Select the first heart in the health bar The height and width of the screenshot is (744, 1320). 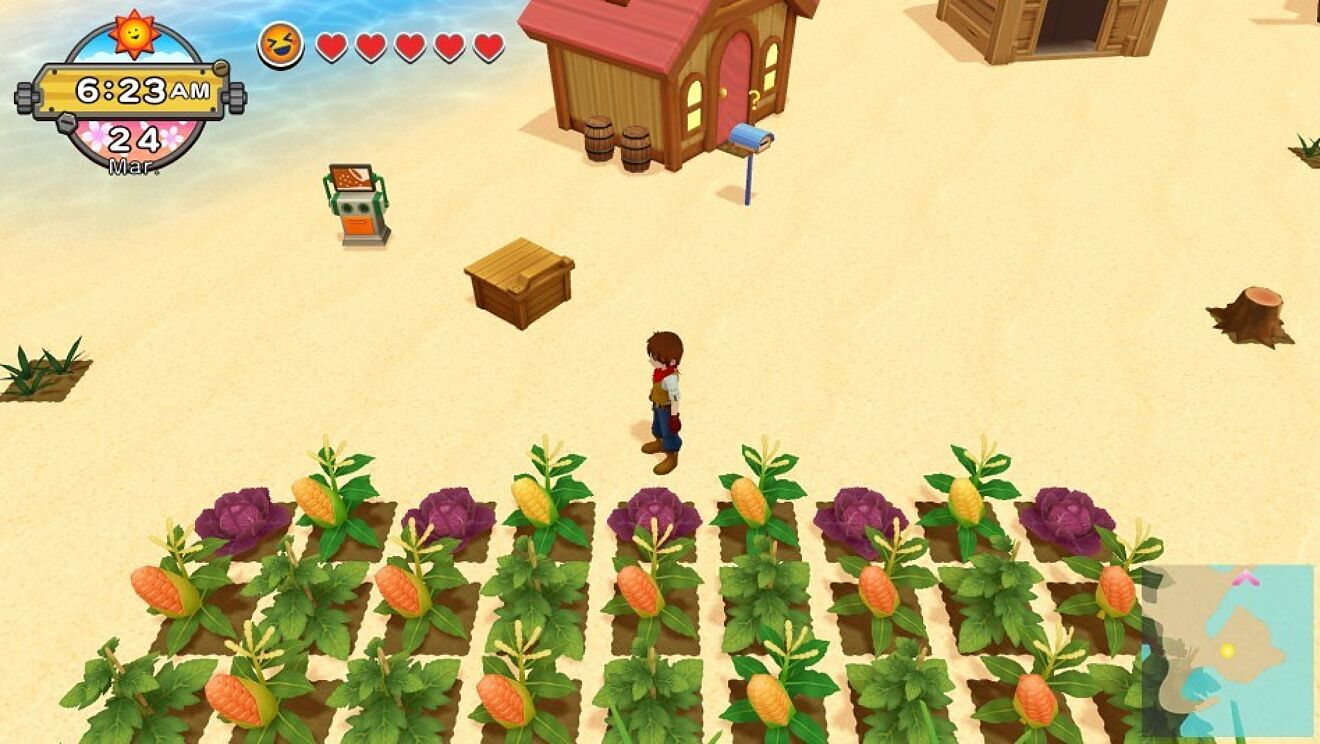coord(330,45)
